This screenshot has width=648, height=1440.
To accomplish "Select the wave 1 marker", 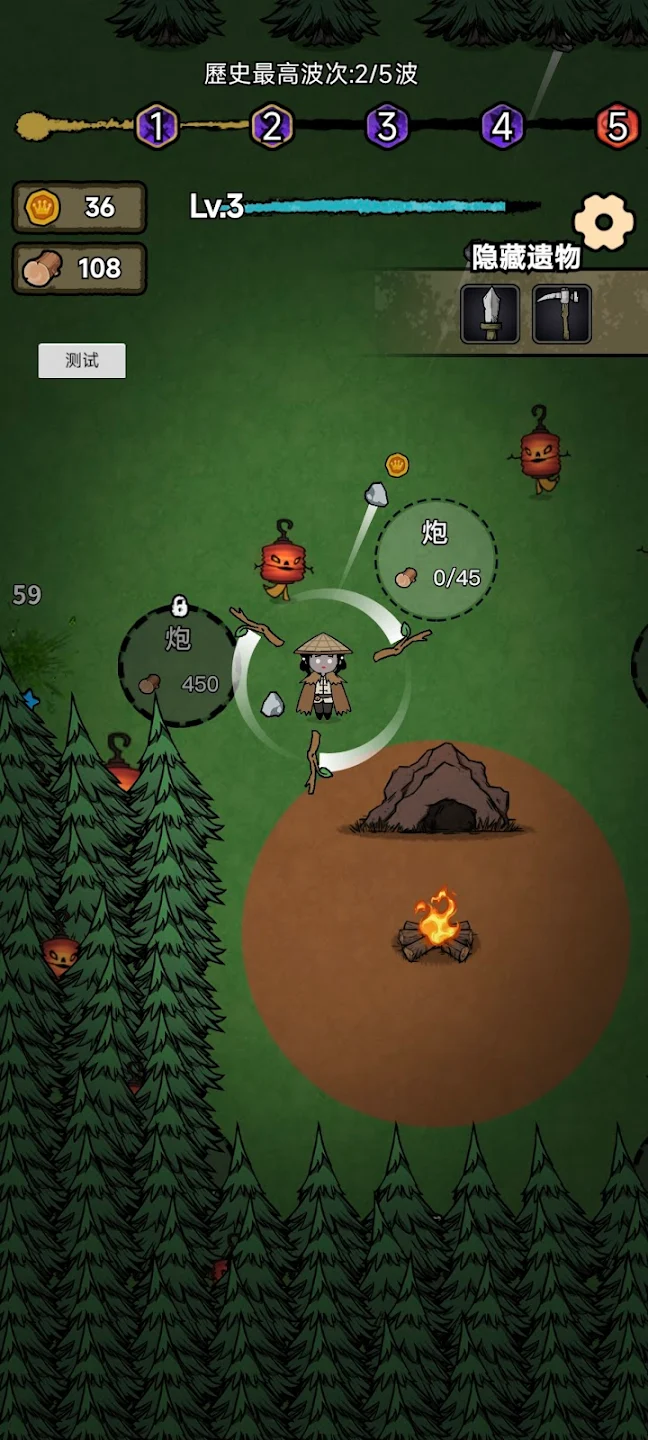I will pyautogui.click(x=157, y=127).
